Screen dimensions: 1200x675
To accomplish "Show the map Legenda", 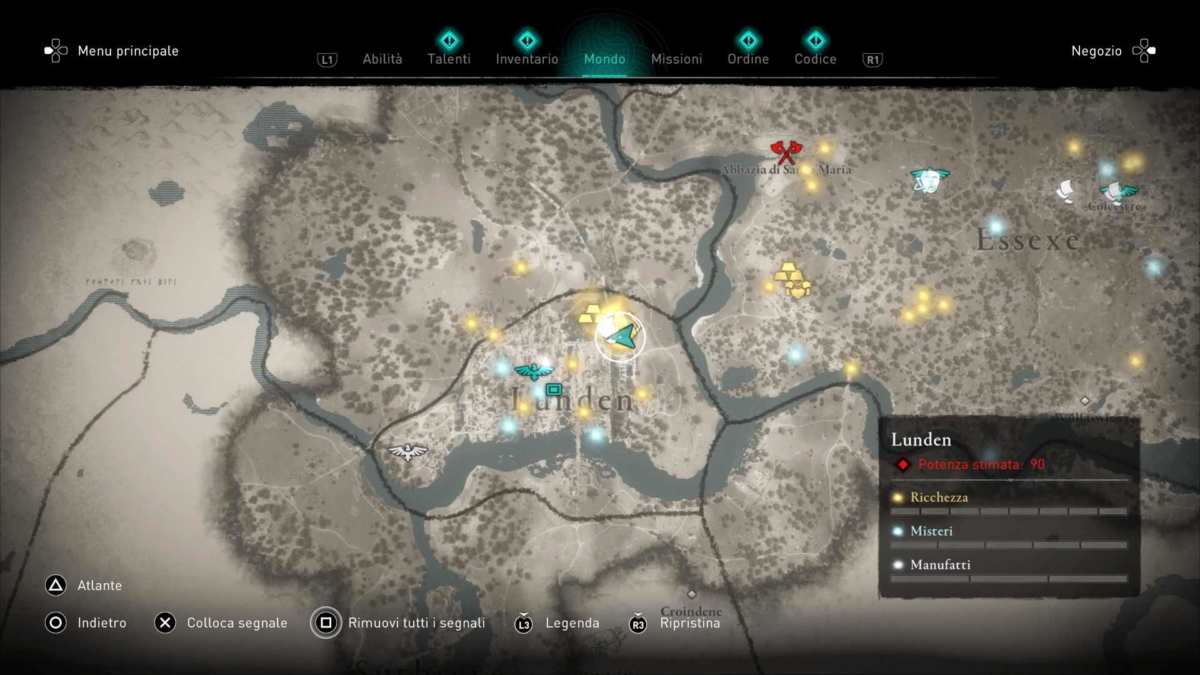I will (x=572, y=623).
